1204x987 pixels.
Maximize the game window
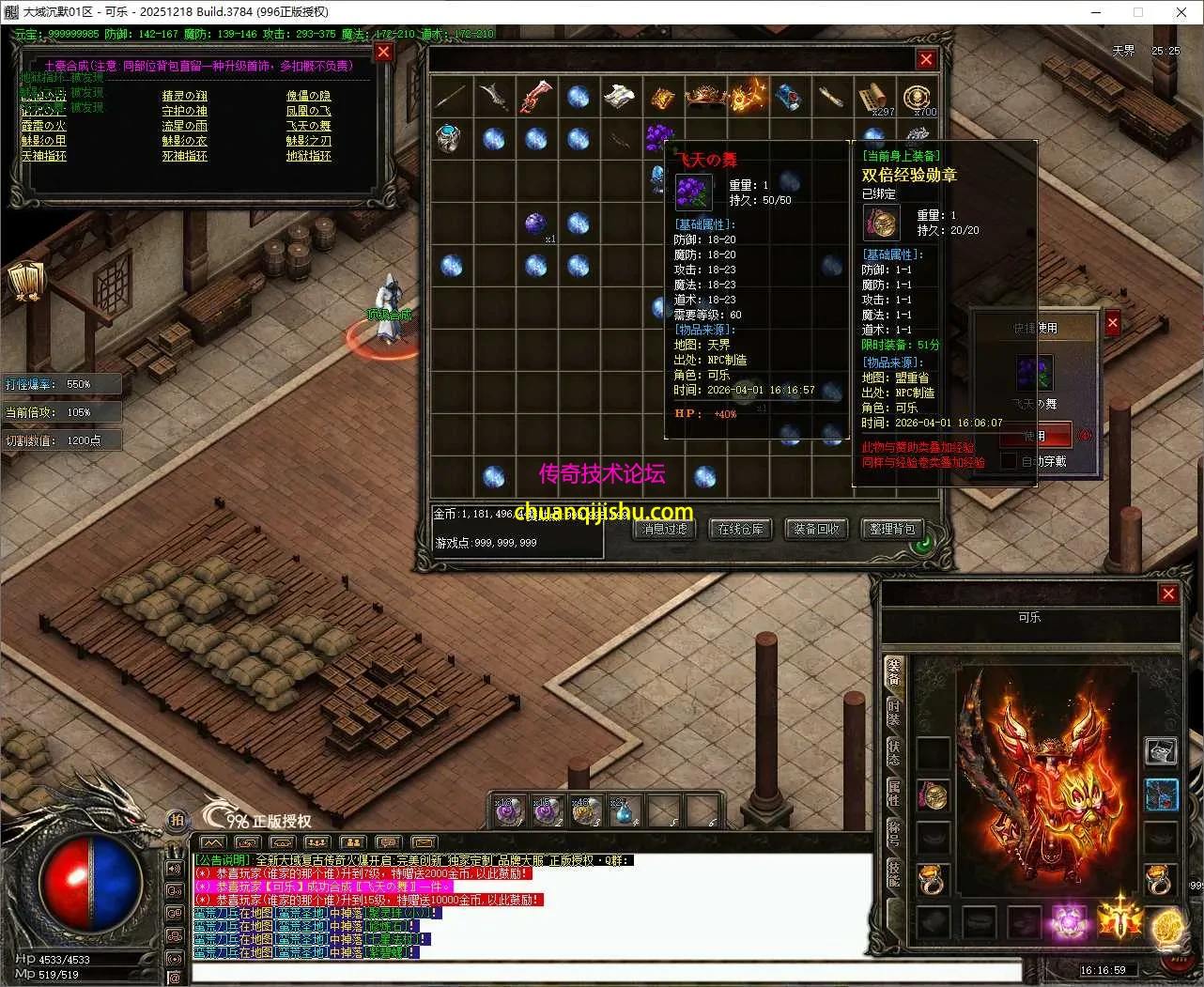pos(1137,12)
